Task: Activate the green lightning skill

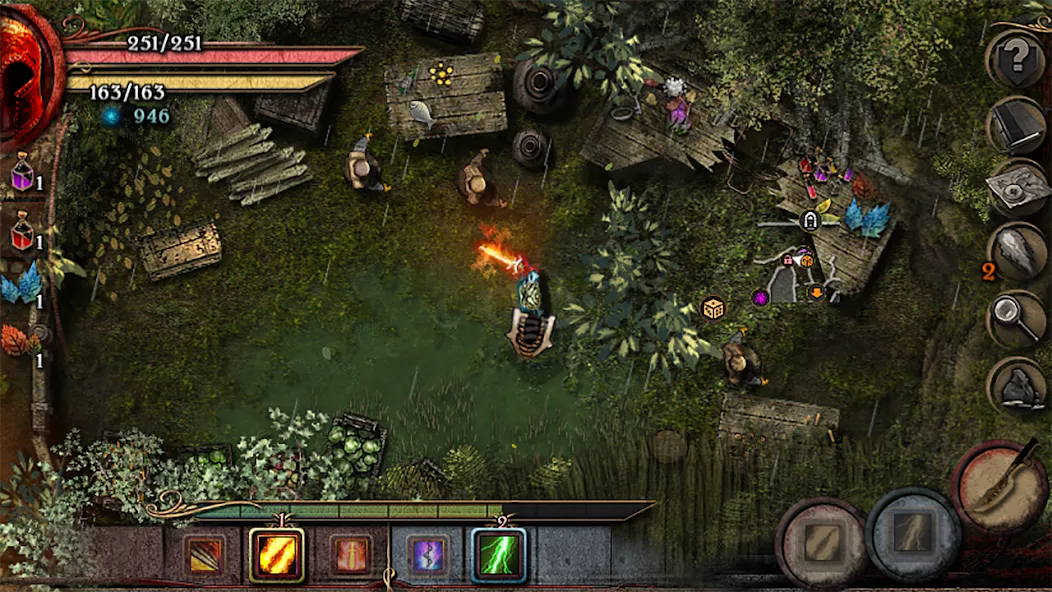Action: [498, 555]
